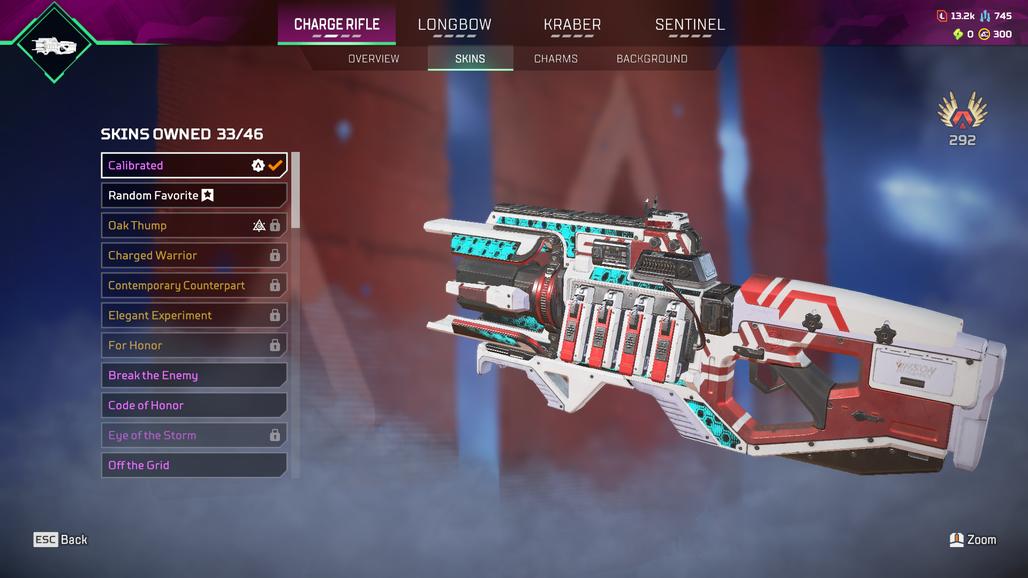This screenshot has height=578, width=1028.
Task: Show the Charge Rifle tab
Action: 336,24
